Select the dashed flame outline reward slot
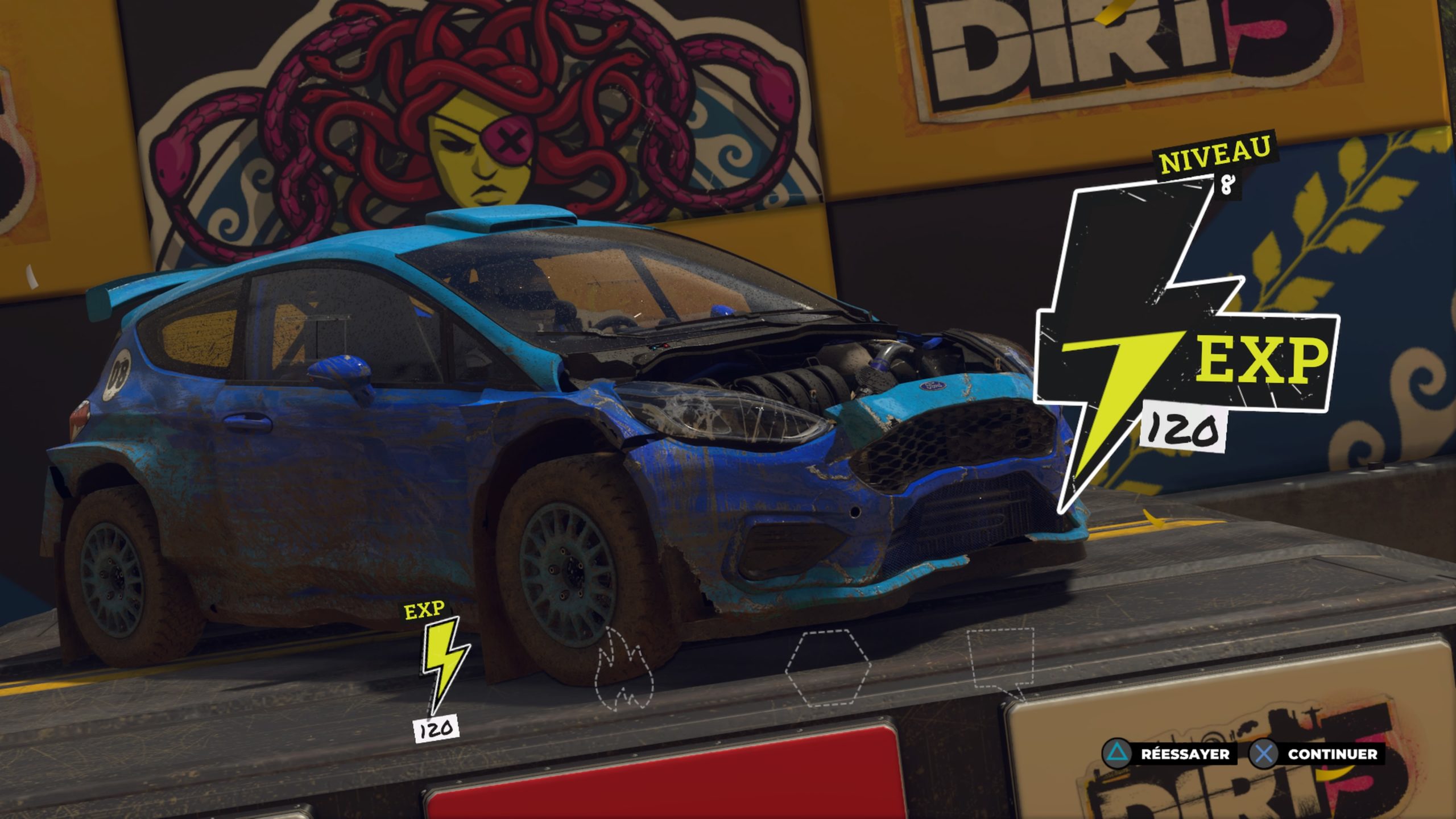Screen dimensions: 1456x819 623,669
